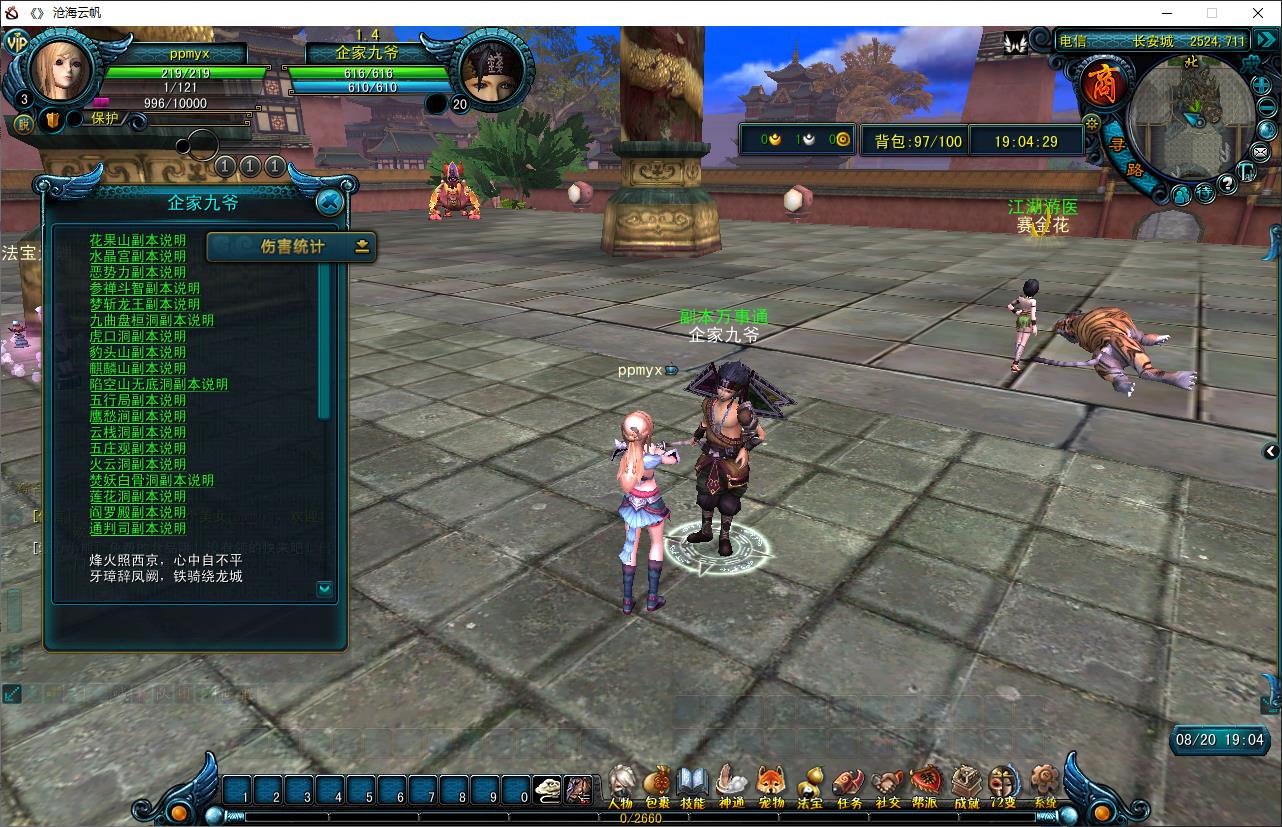Close the 企家九爷 dialogue window
The image size is (1282, 827).
pyautogui.click(x=329, y=203)
